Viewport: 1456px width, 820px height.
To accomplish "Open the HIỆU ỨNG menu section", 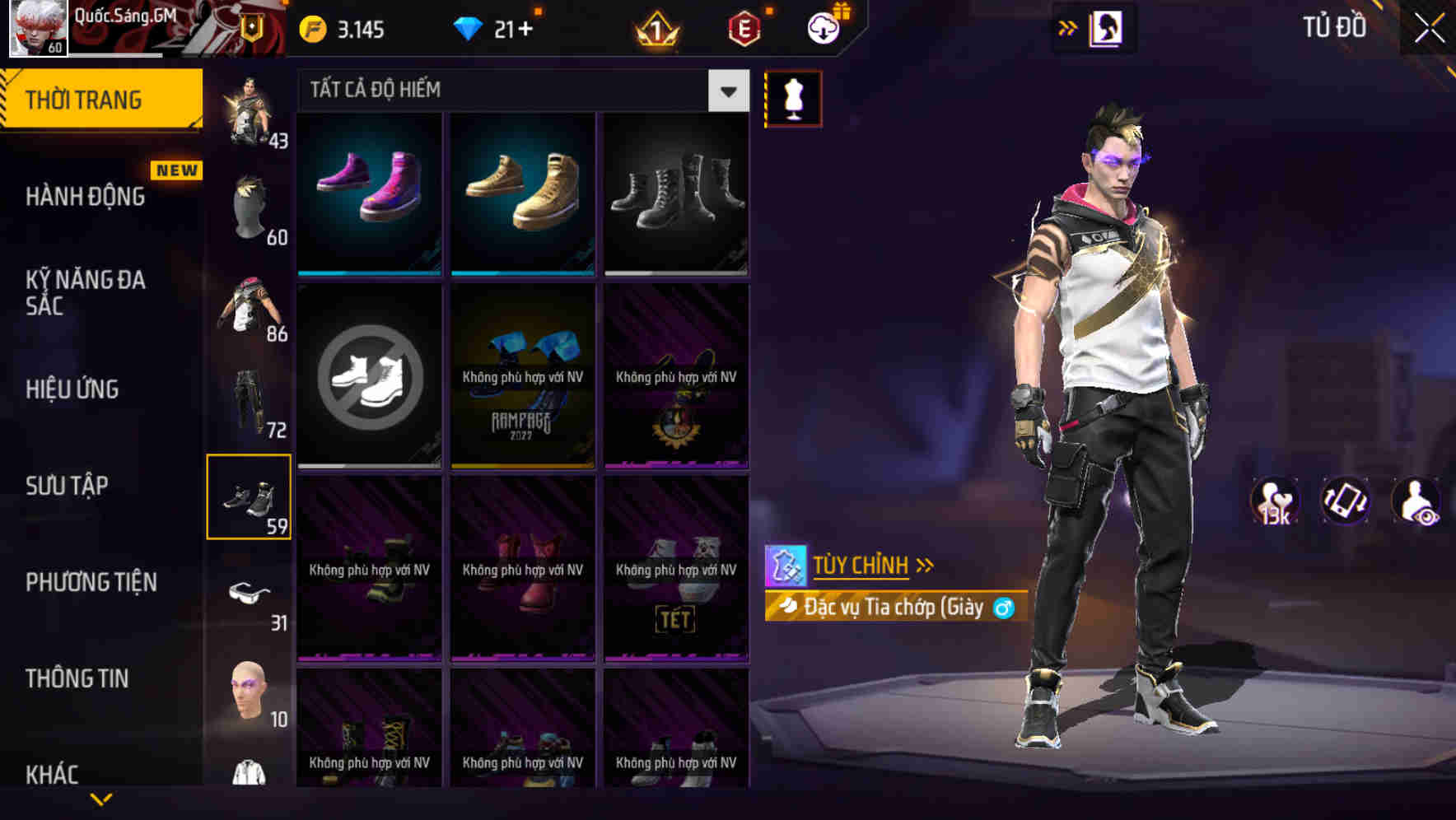I will [x=74, y=389].
